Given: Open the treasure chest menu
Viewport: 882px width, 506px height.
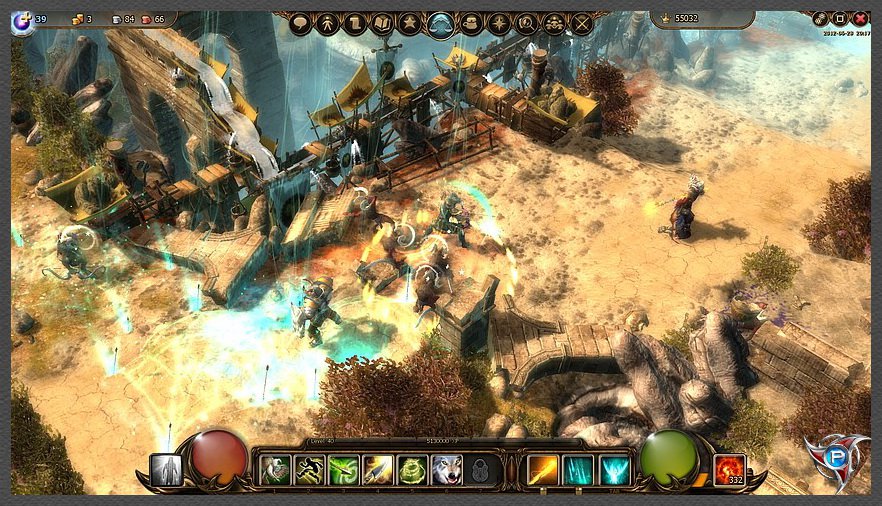Looking at the screenshot, I should (469, 24).
